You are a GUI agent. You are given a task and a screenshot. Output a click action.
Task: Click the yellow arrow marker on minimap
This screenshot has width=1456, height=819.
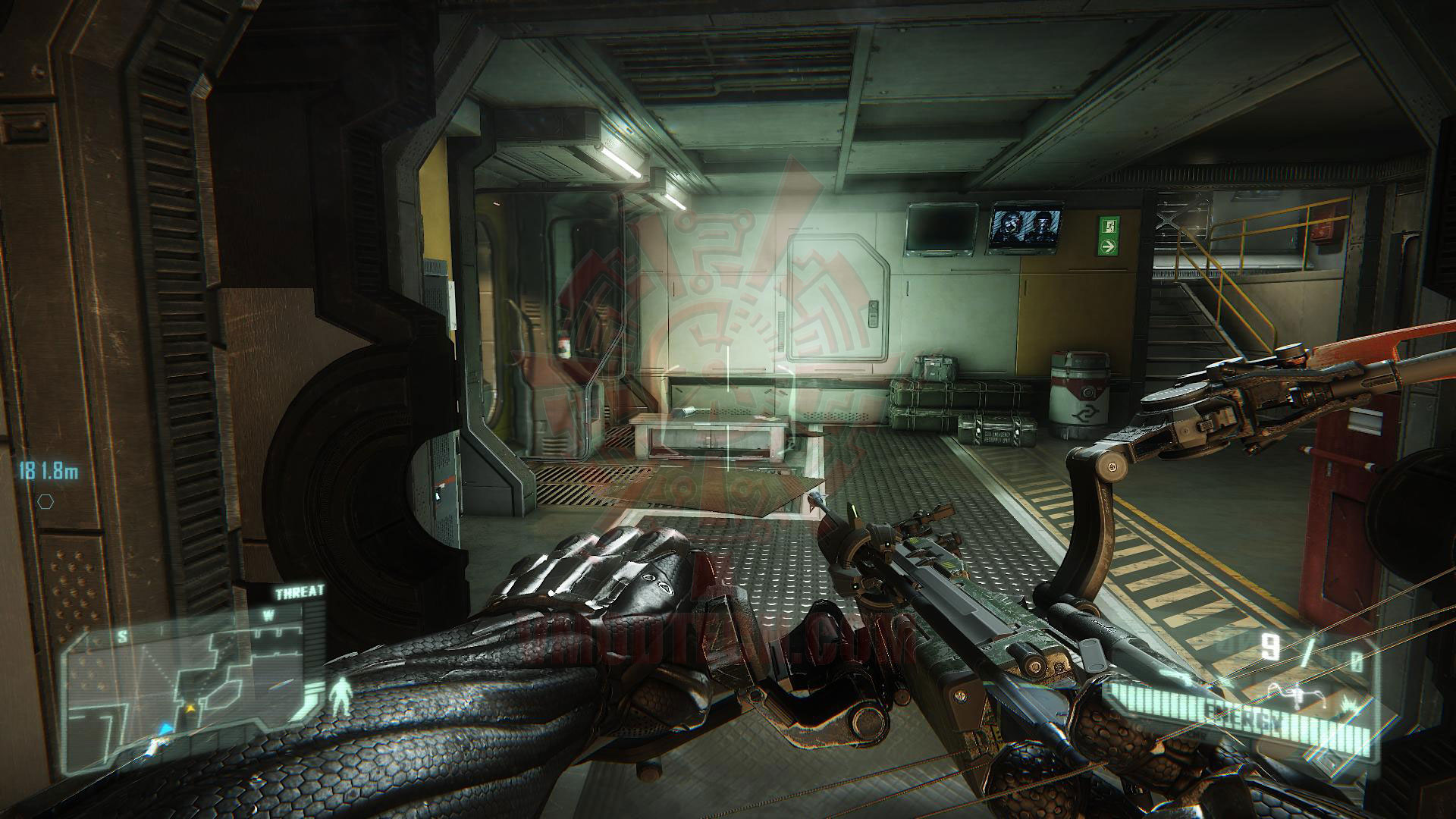click(x=191, y=708)
